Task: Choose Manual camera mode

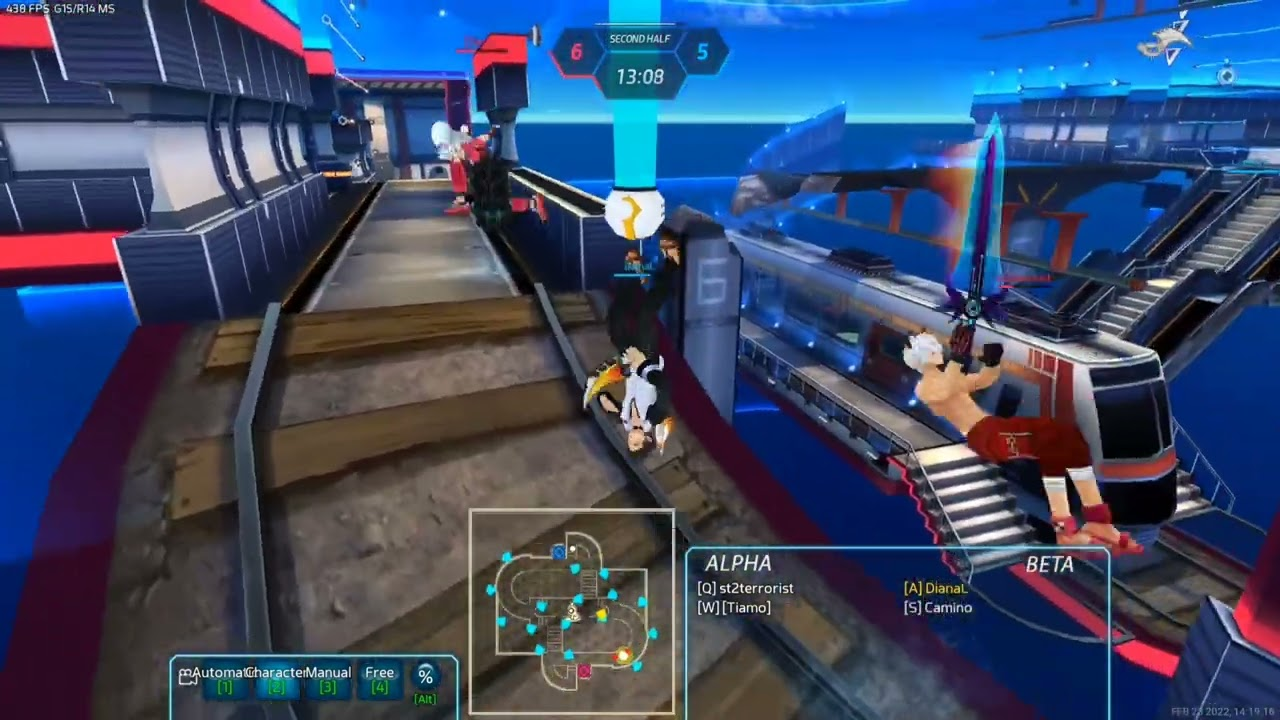Action: click(x=328, y=679)
